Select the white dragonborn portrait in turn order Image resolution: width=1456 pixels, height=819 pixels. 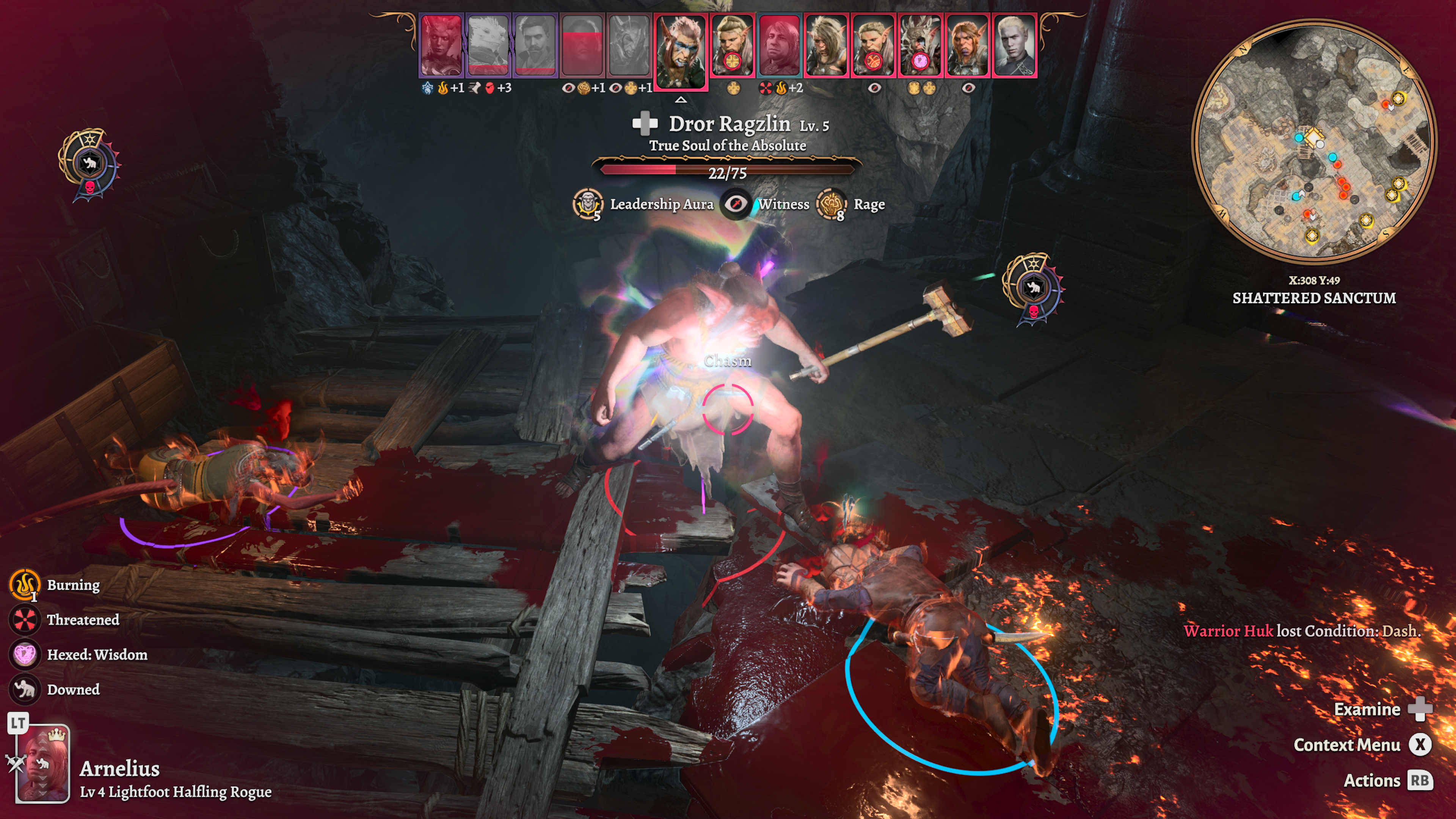tap(488, 45)
